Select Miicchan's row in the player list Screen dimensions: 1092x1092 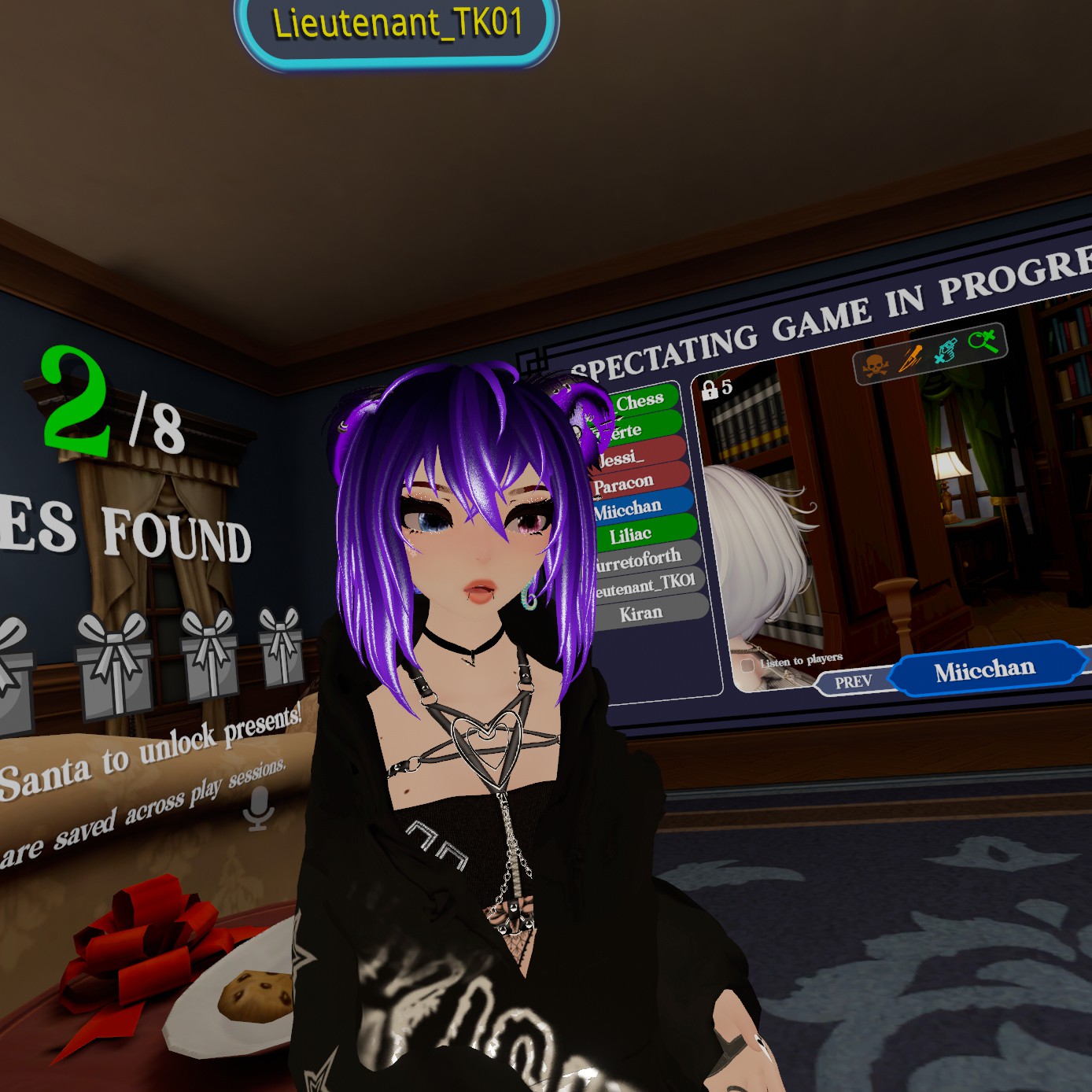tap(639, 509)
